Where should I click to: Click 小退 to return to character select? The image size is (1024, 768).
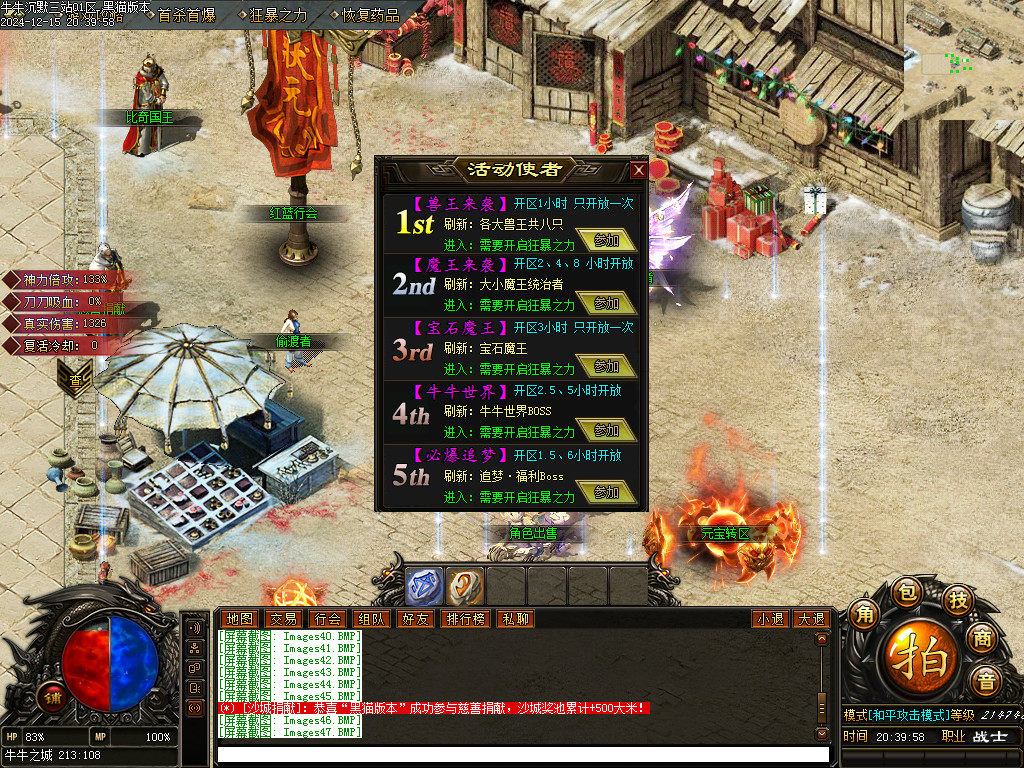pyautogui.click(x=770, y=619)
